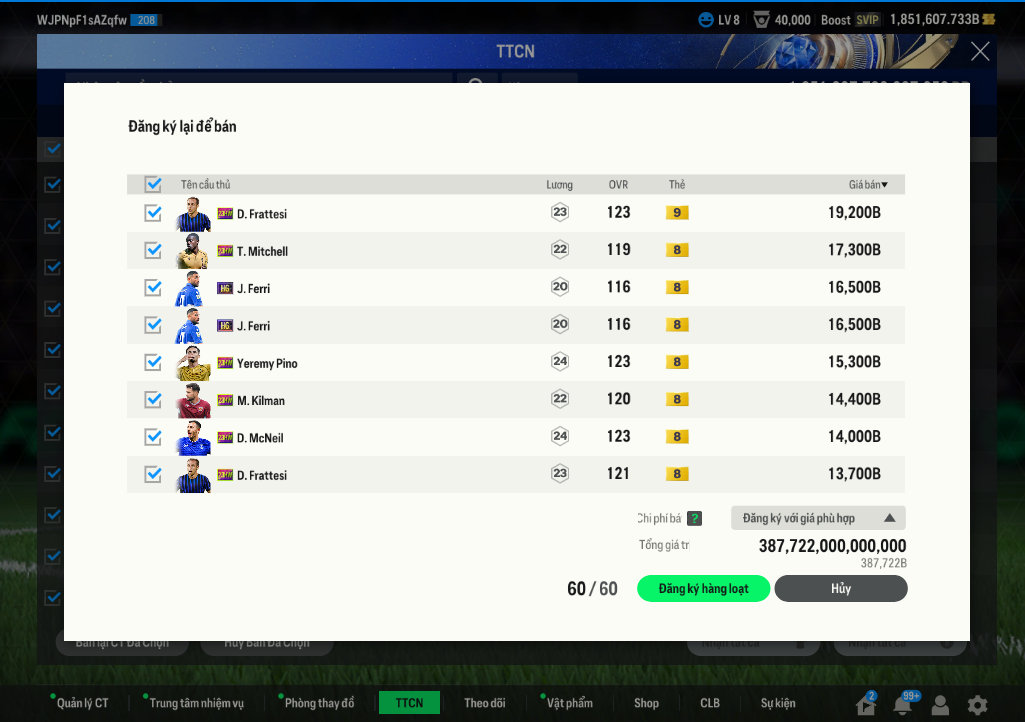Close the TTCN window with the X
The height and width of the screenshot is (722, 1025).
[980, 52]
